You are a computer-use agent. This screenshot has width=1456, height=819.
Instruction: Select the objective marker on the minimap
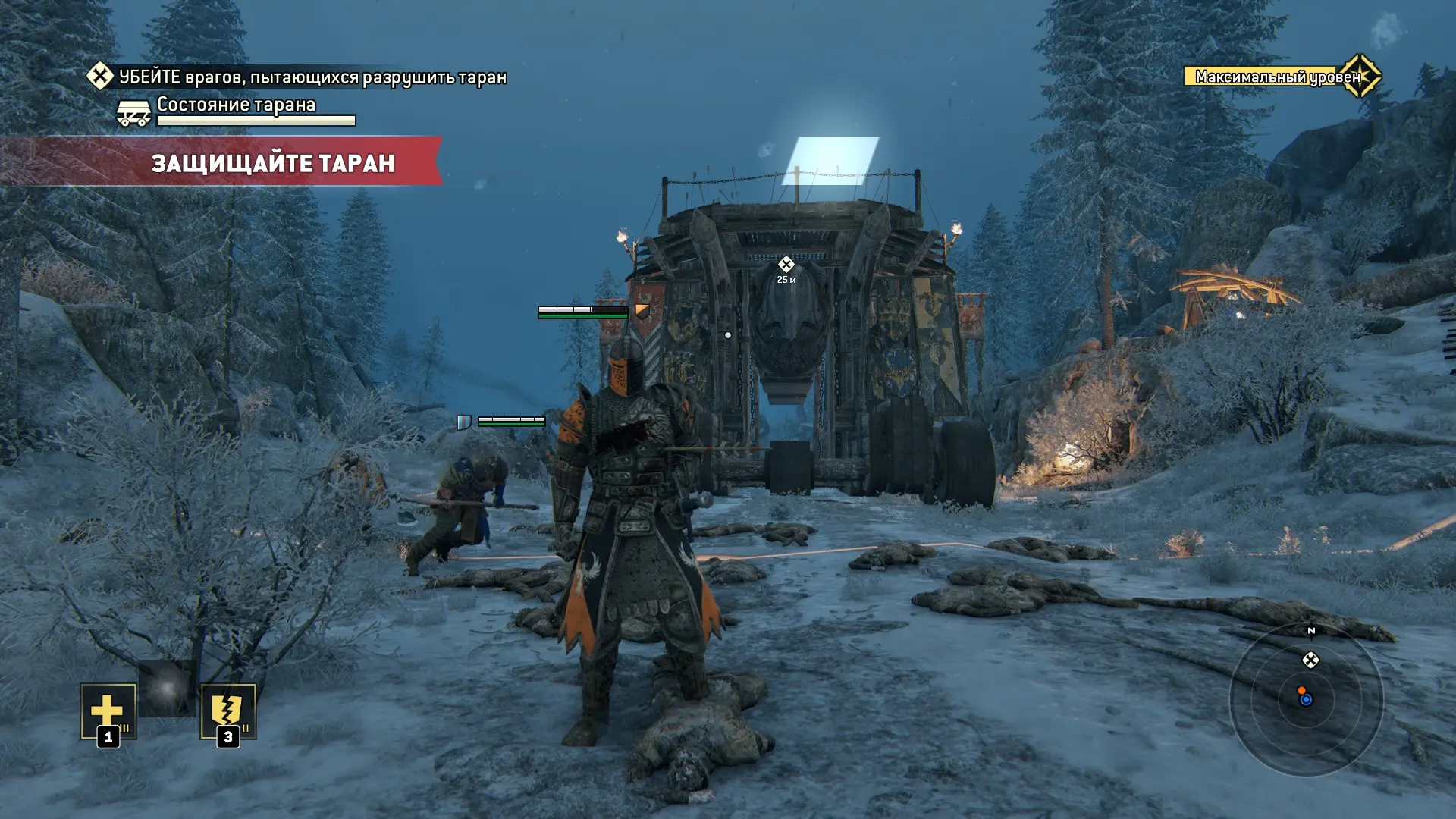[1310, 661]
